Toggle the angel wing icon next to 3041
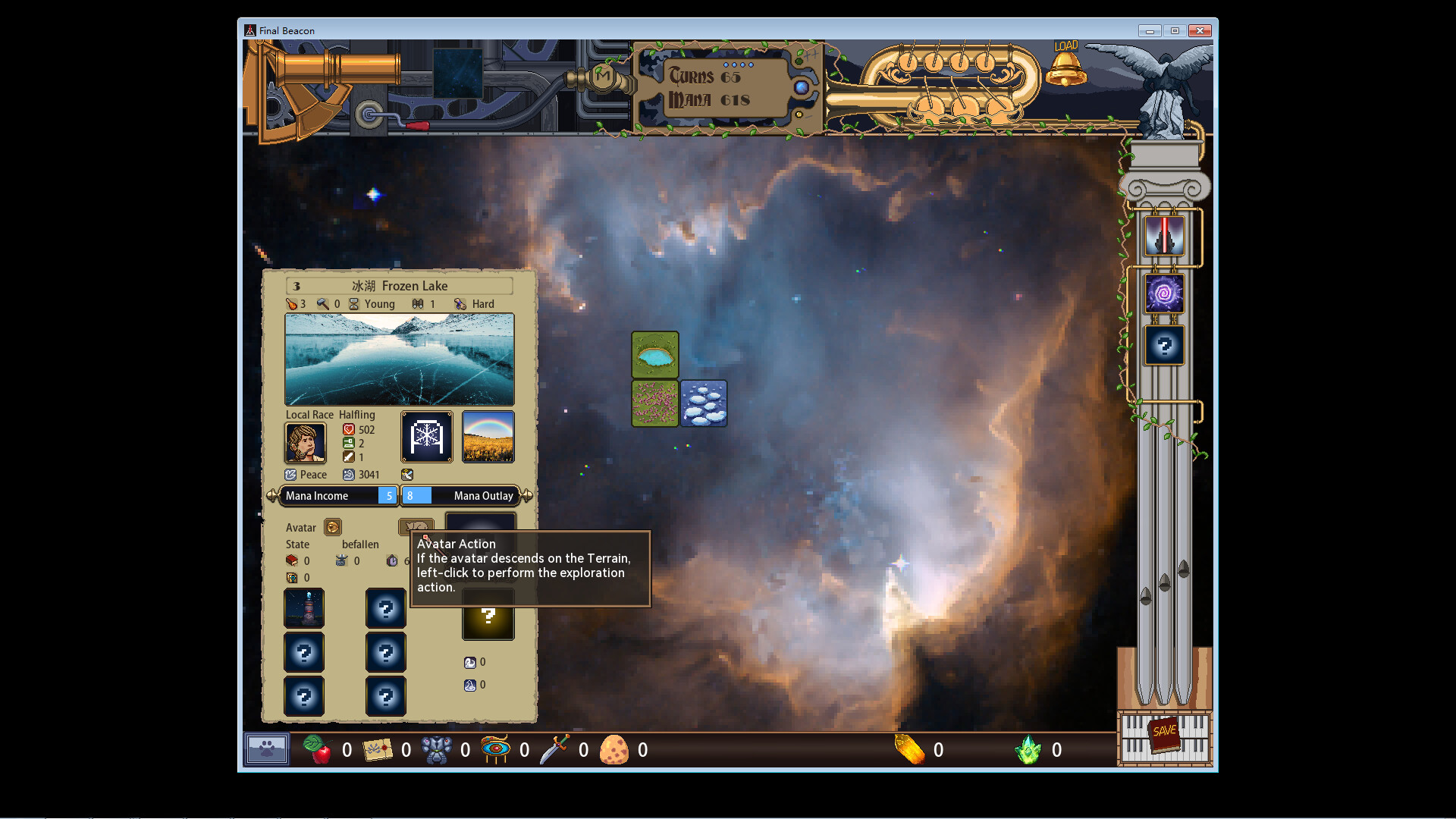 (407, 474)
